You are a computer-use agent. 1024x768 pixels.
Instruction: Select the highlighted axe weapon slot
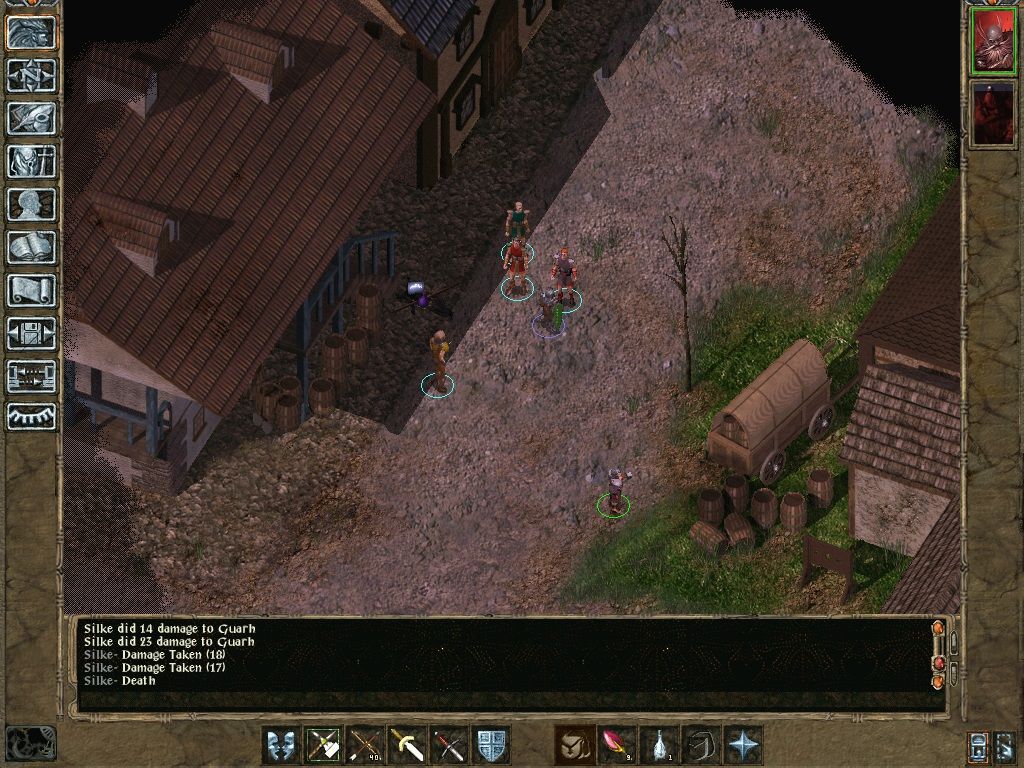click(323, 745)
